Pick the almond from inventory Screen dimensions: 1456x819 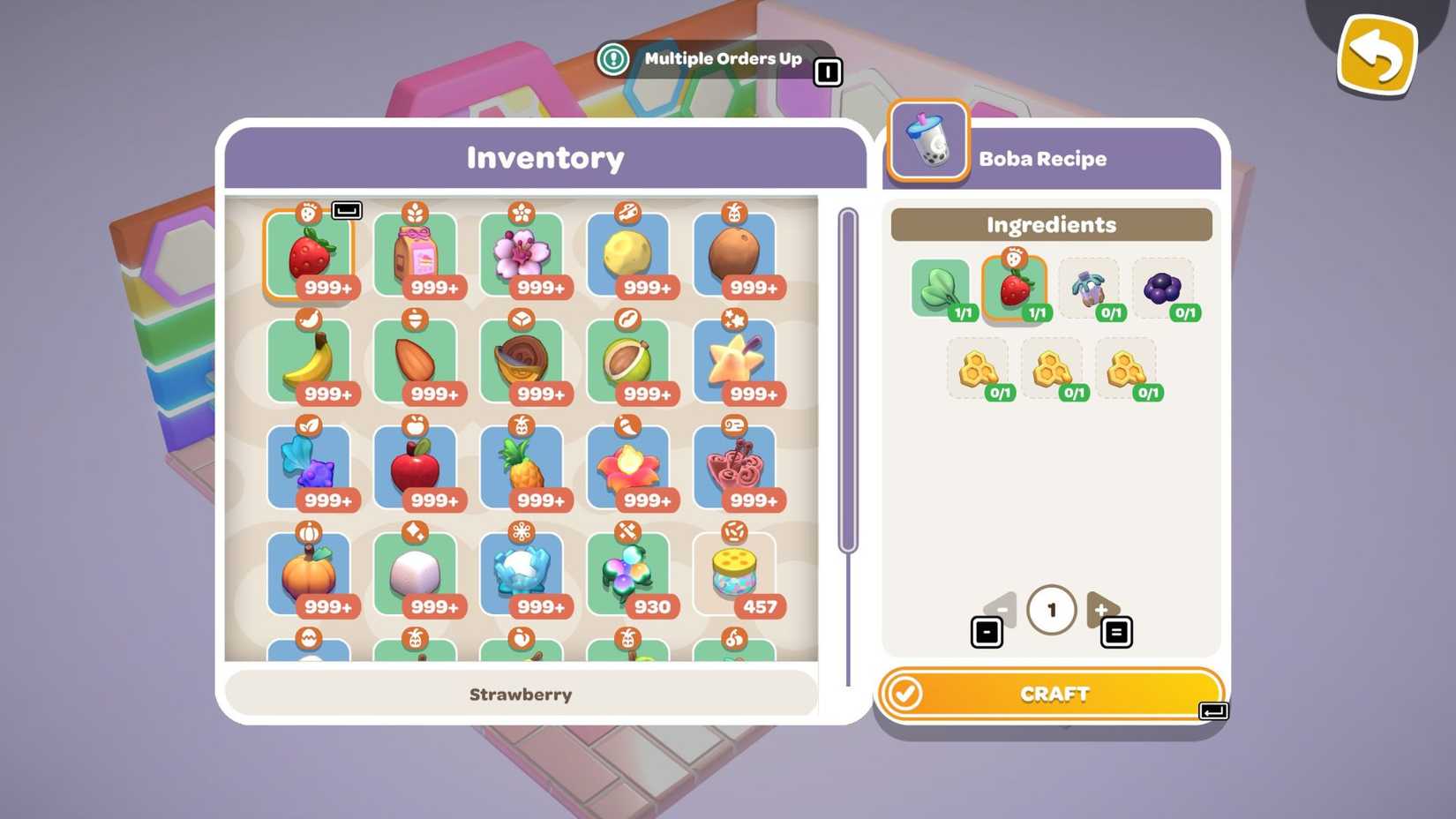[x=416, y=360]
